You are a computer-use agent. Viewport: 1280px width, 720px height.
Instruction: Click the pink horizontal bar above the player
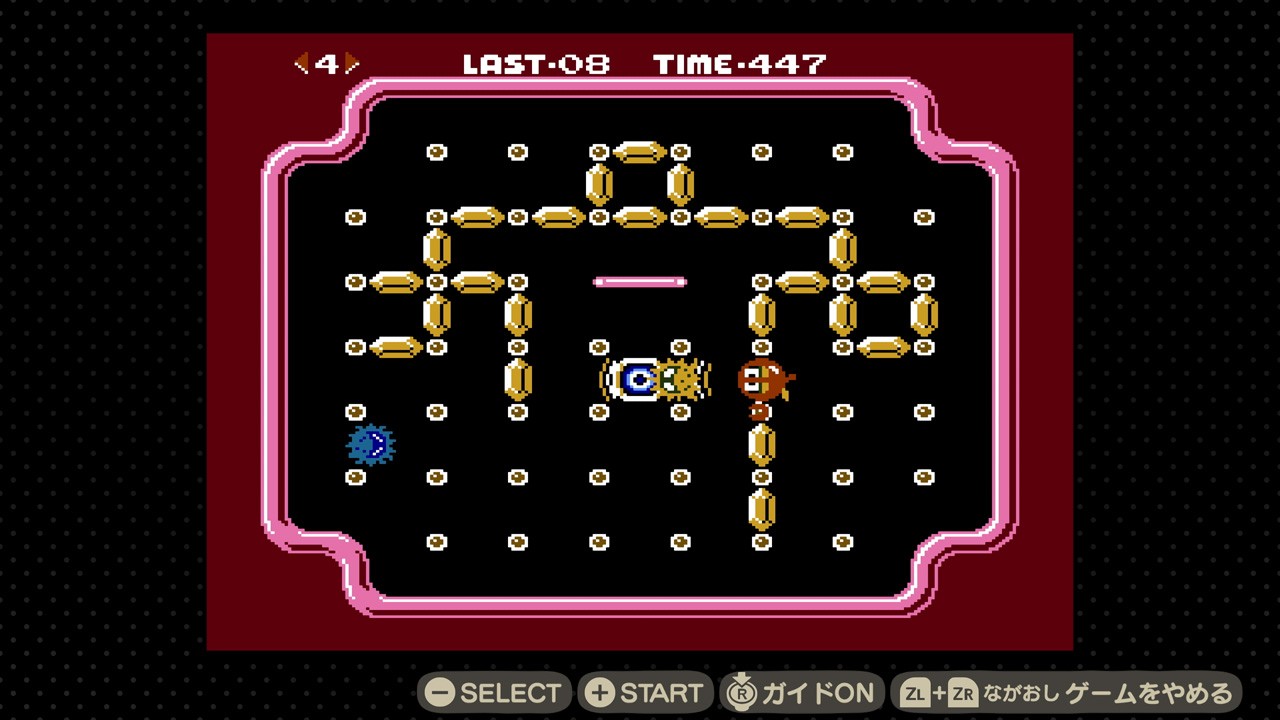point(639,283)
